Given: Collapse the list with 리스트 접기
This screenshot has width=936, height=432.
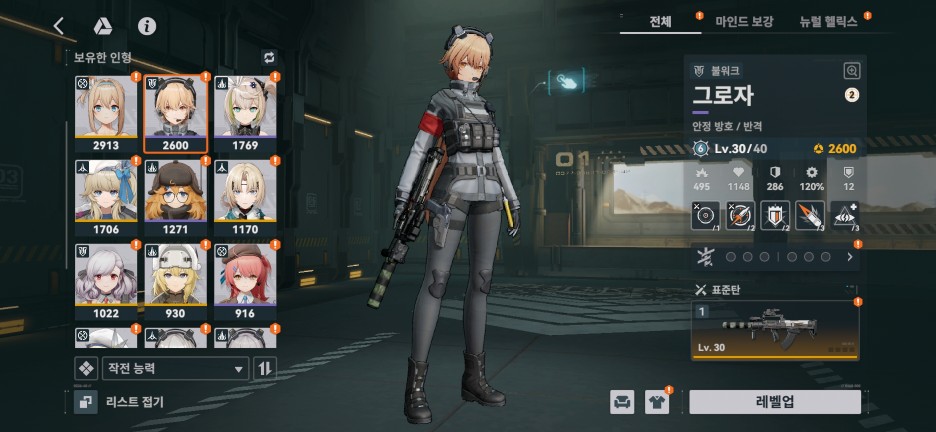Looking at the screenshot, I should tap(120, 402).
